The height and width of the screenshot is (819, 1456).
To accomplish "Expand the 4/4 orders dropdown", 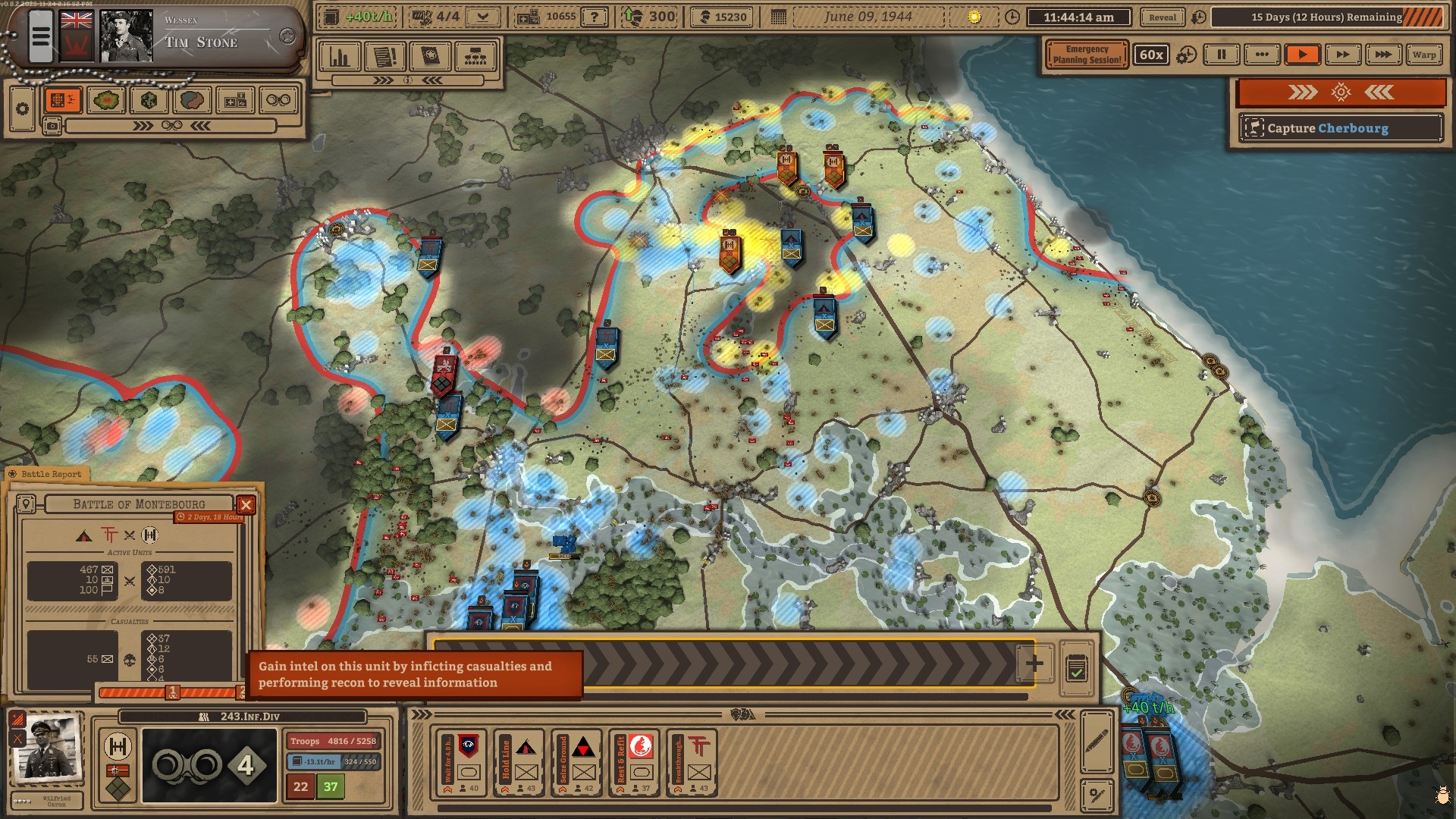I will coord(482,17).
